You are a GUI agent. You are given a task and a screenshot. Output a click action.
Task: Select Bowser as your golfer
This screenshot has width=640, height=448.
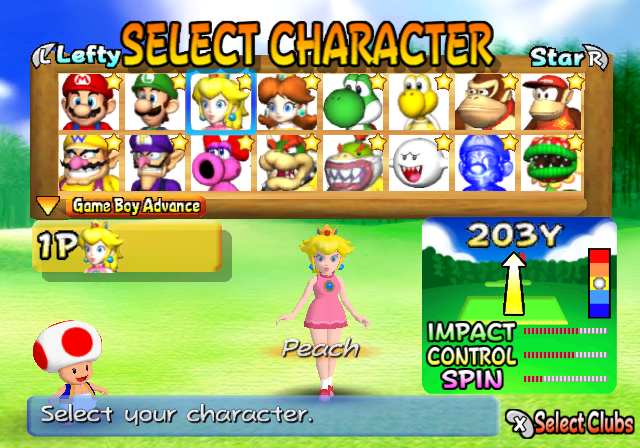tap(286, 162)
